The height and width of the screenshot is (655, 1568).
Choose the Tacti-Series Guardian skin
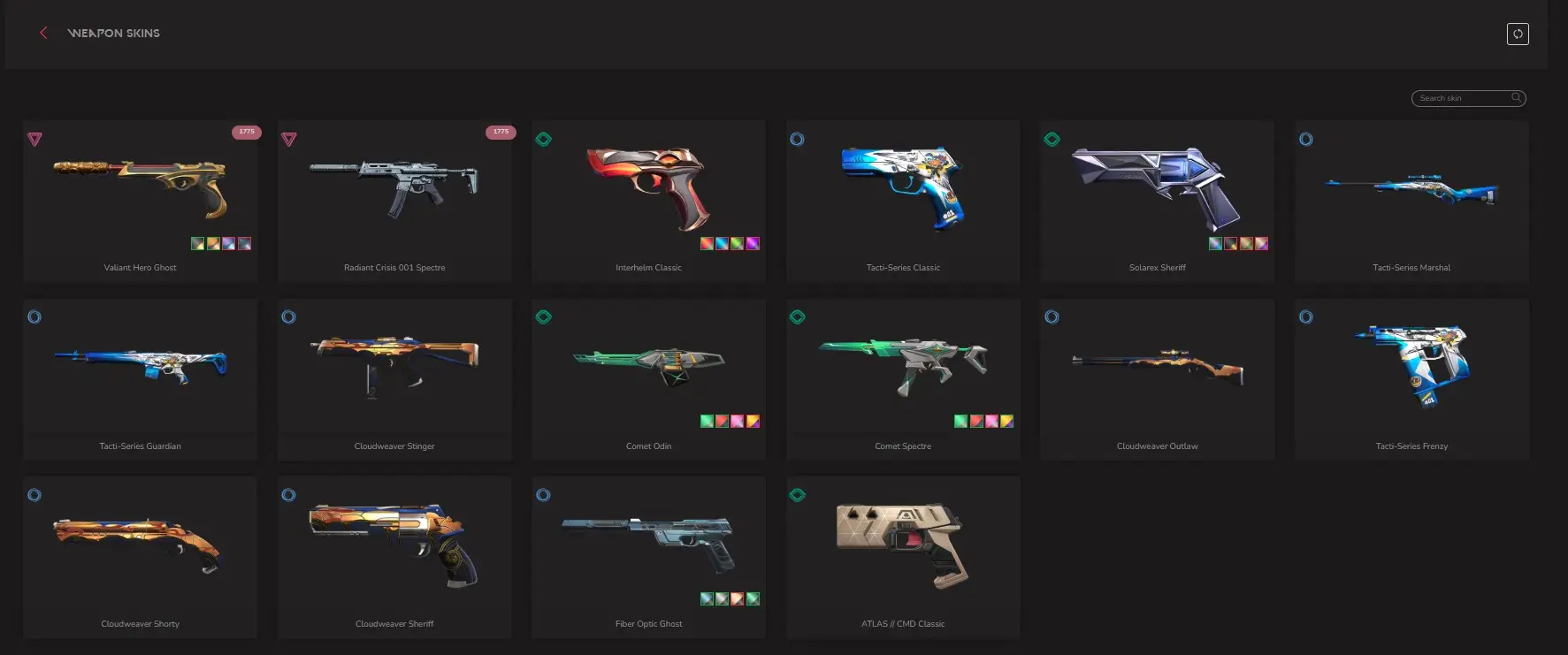[x=141, y=379]
